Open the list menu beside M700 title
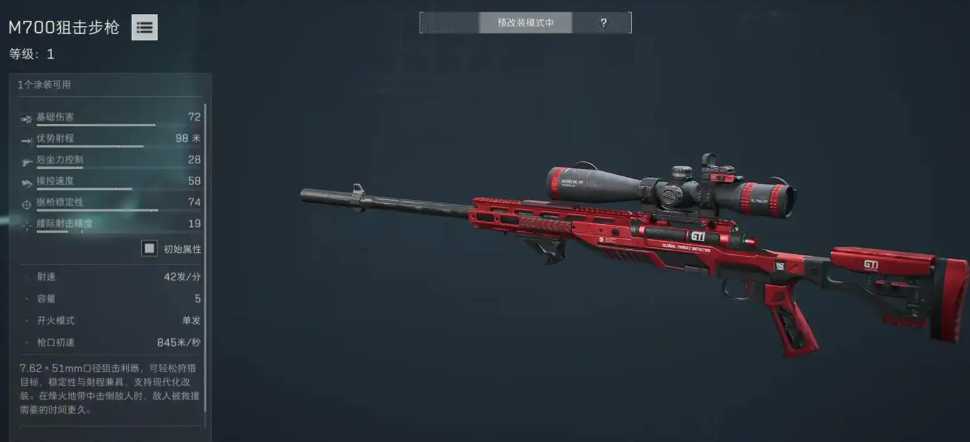 click(x=145, y=28)
